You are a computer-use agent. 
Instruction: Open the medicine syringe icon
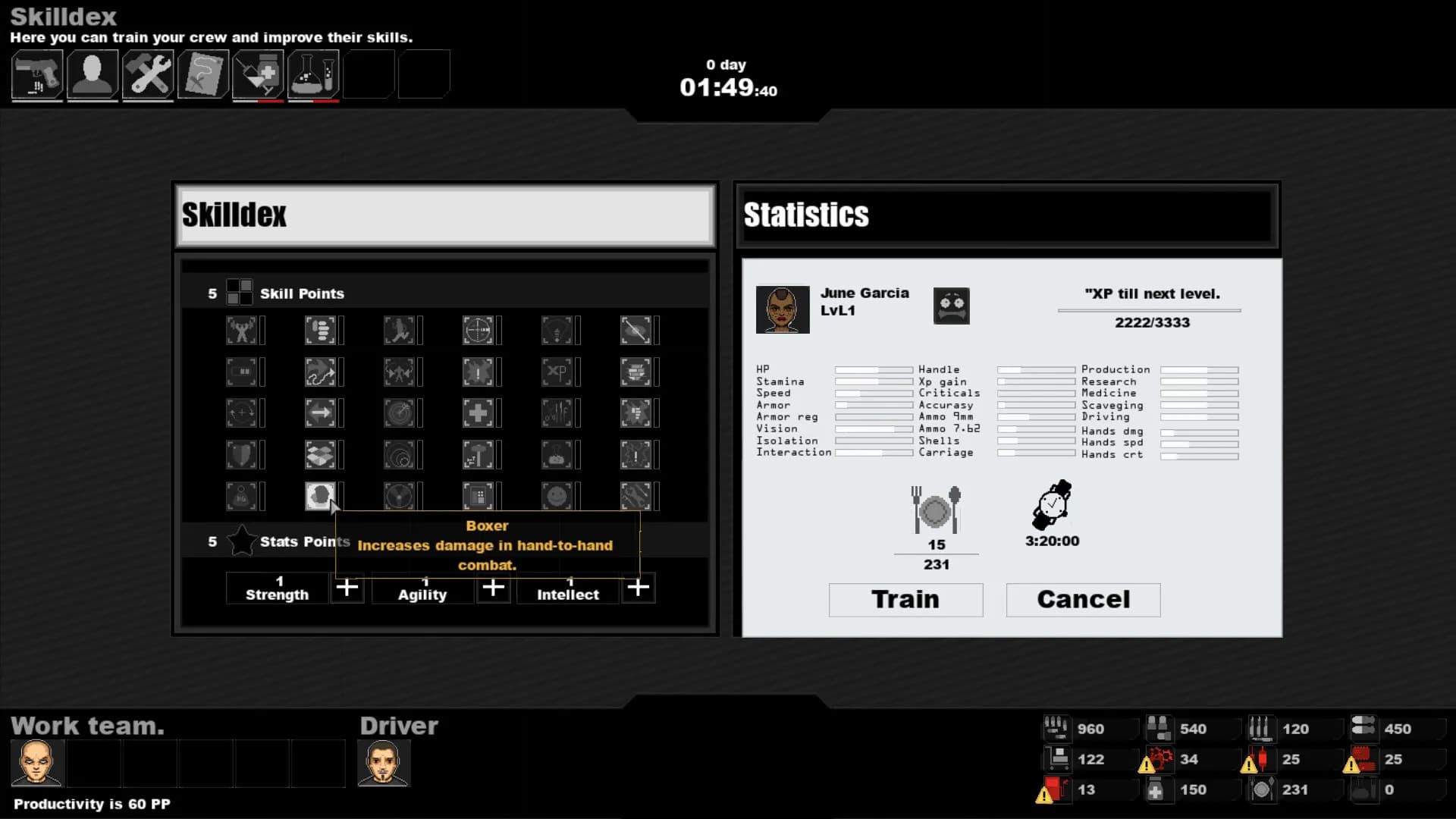click(x=258, y=74)
